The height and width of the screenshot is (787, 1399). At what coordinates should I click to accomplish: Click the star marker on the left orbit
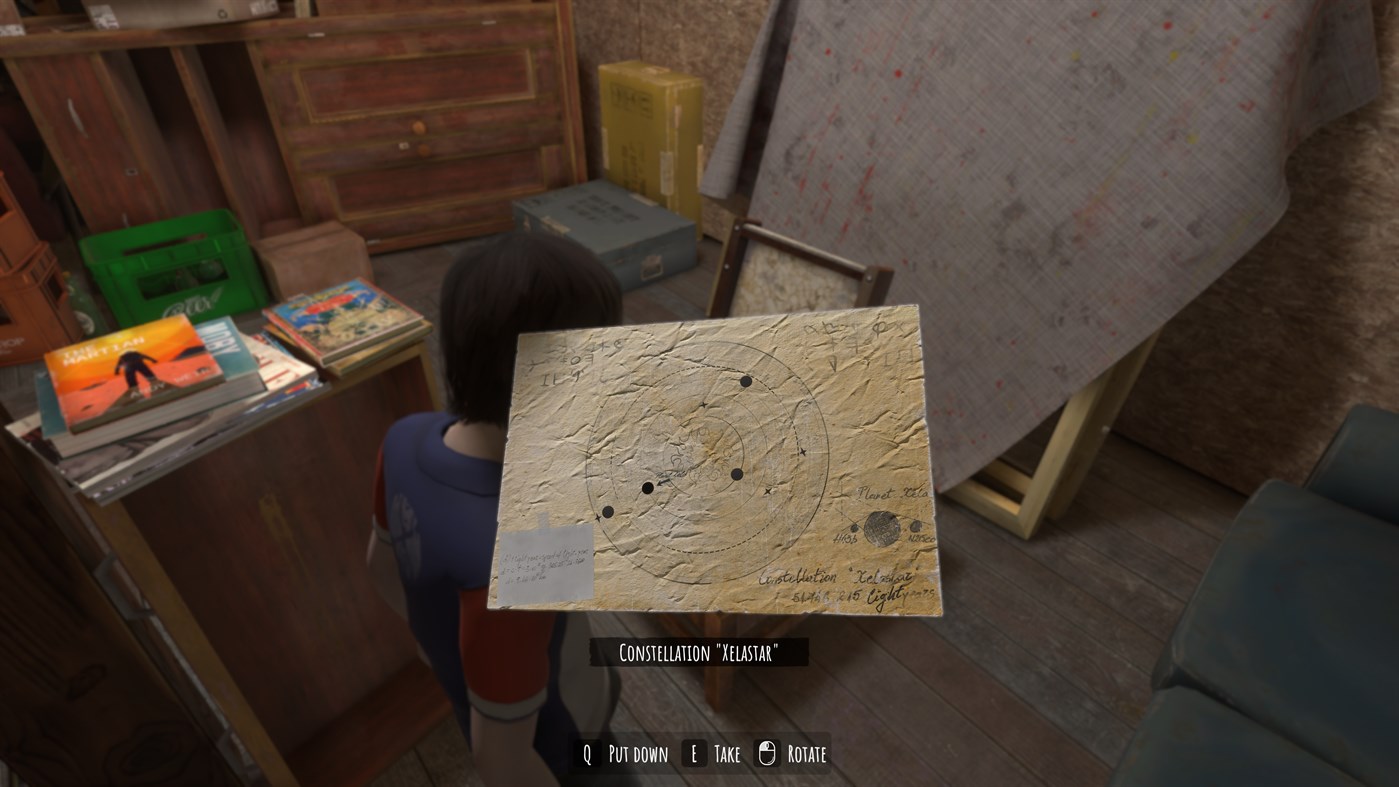tap(597, 518)
